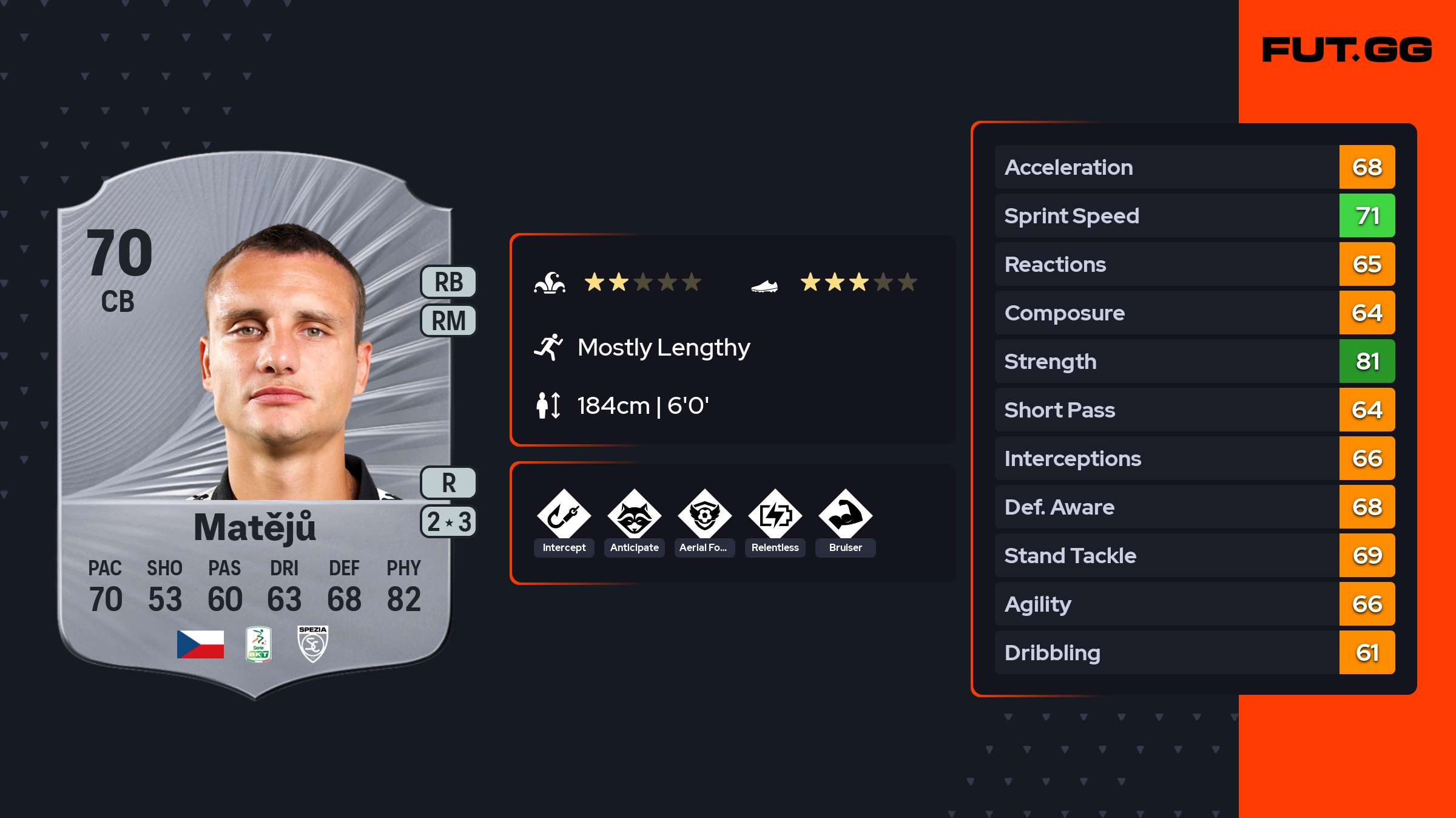The height and width of the screenshot is (818, 1456).
Task: Choose the Anticipate raccoon playstyle icon
Action: tap(634, 516)
